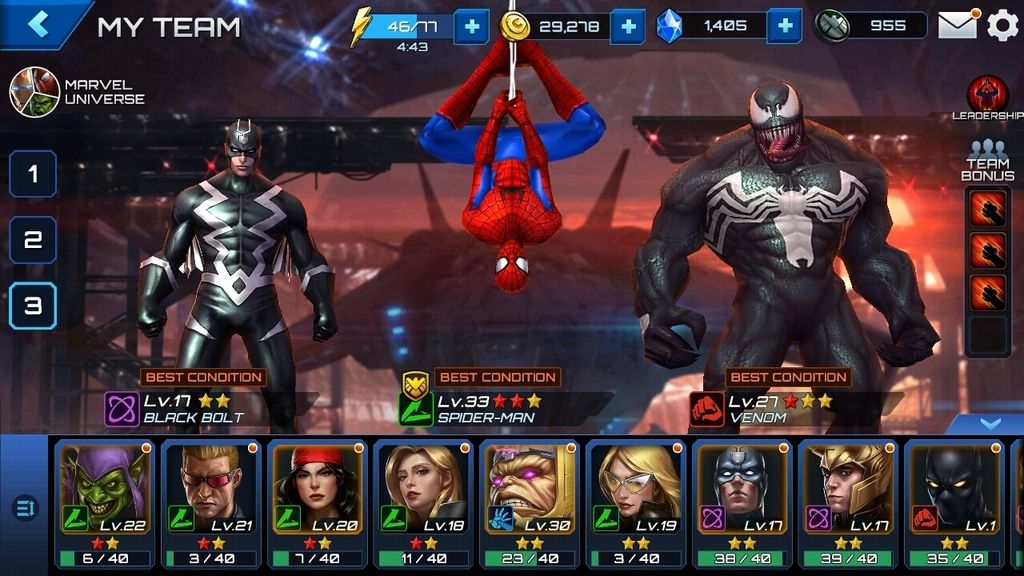Go back using the arrow button
Screen dimensions: 1024x576
pyautogui.click(x=38, y=25)
